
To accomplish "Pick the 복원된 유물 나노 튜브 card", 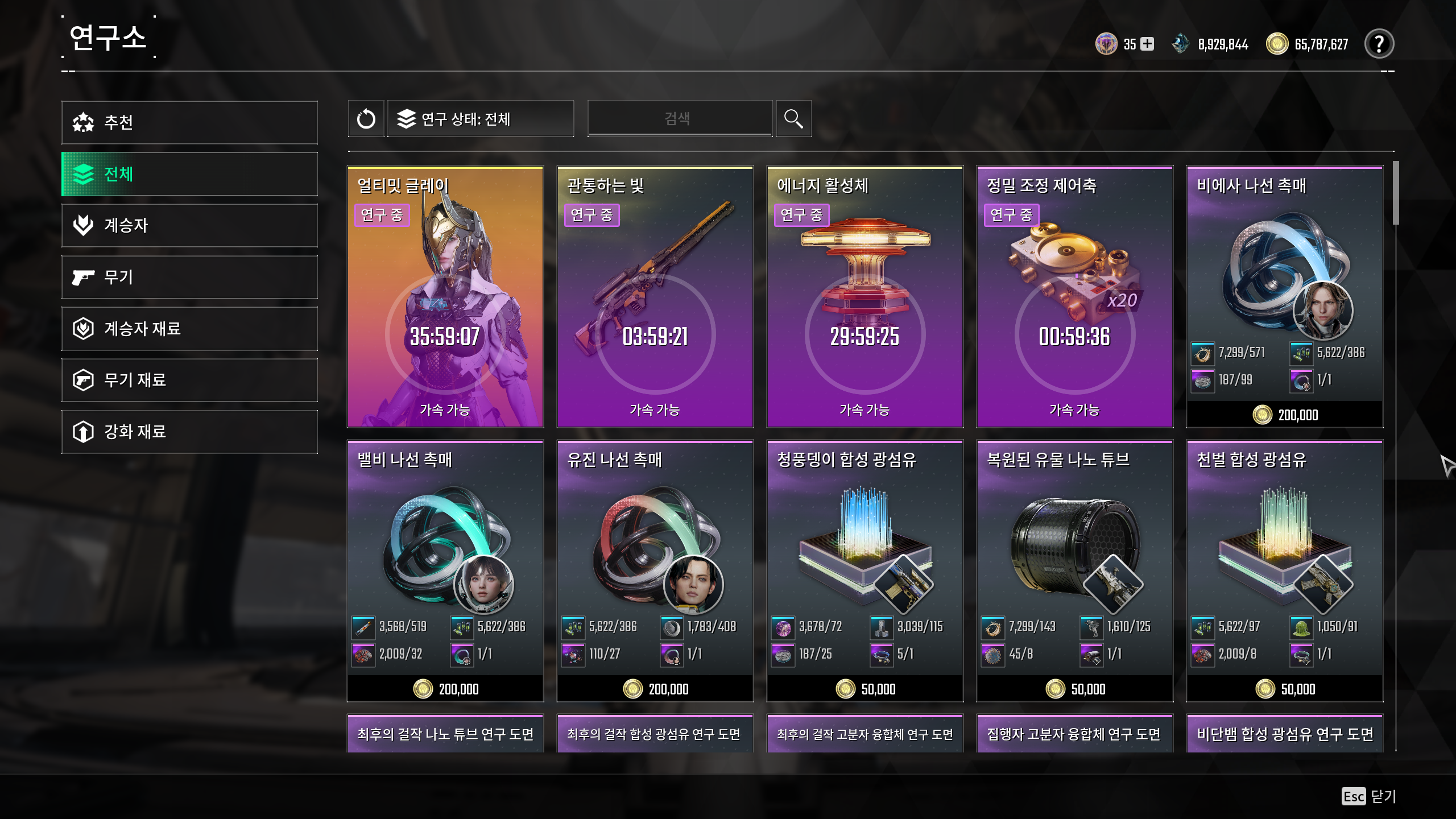I will [x=1074, y=570].
